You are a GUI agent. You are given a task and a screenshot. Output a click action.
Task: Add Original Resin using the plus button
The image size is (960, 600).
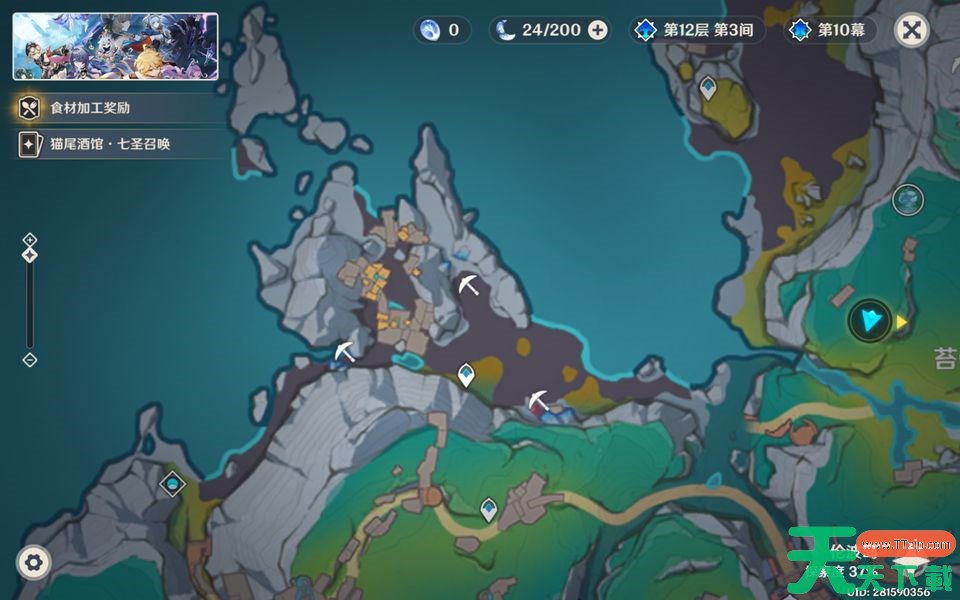pos(598,30)
